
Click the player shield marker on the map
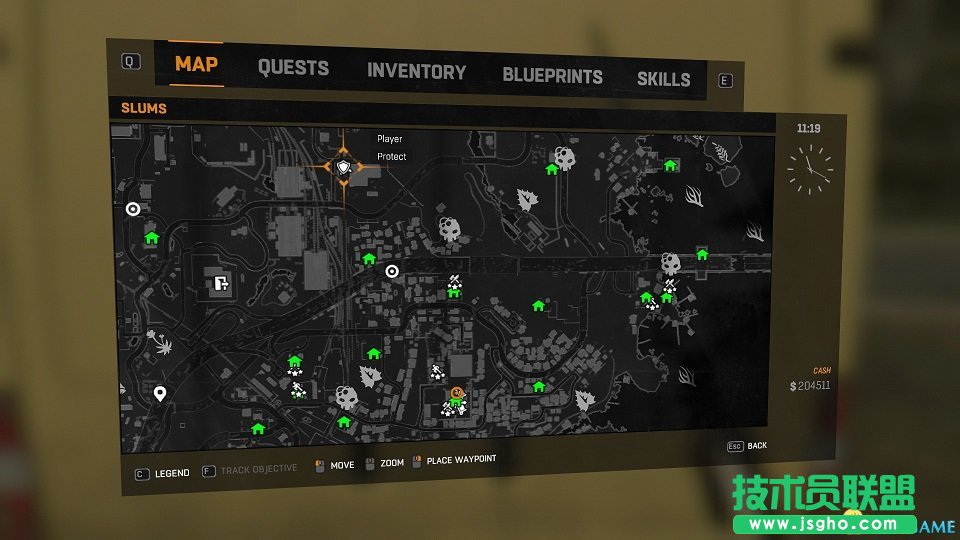point(344,167)
